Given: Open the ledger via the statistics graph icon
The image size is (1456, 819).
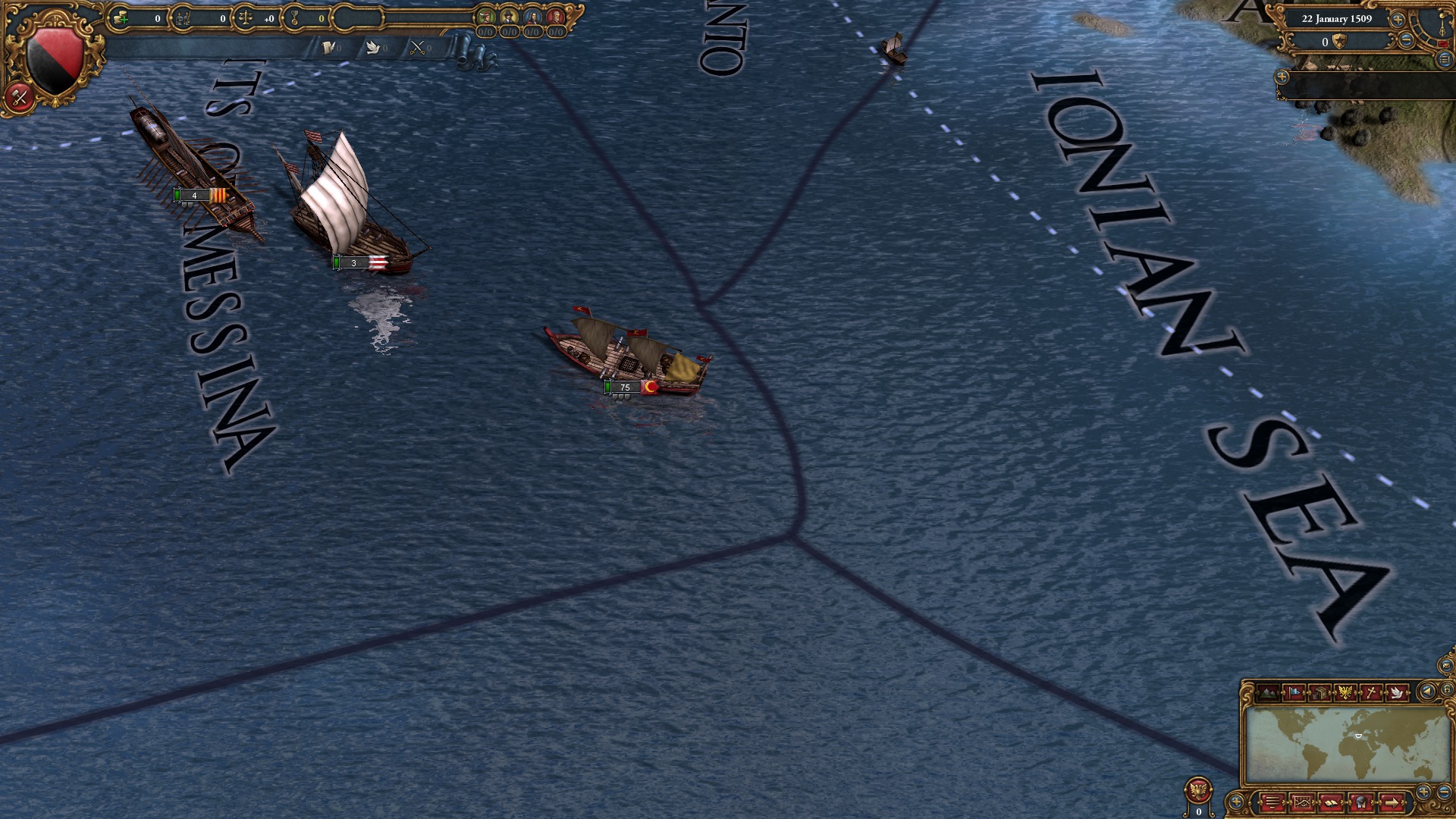Looking at the screenshot, I should pyautogui.click(x=1303, y=802).
